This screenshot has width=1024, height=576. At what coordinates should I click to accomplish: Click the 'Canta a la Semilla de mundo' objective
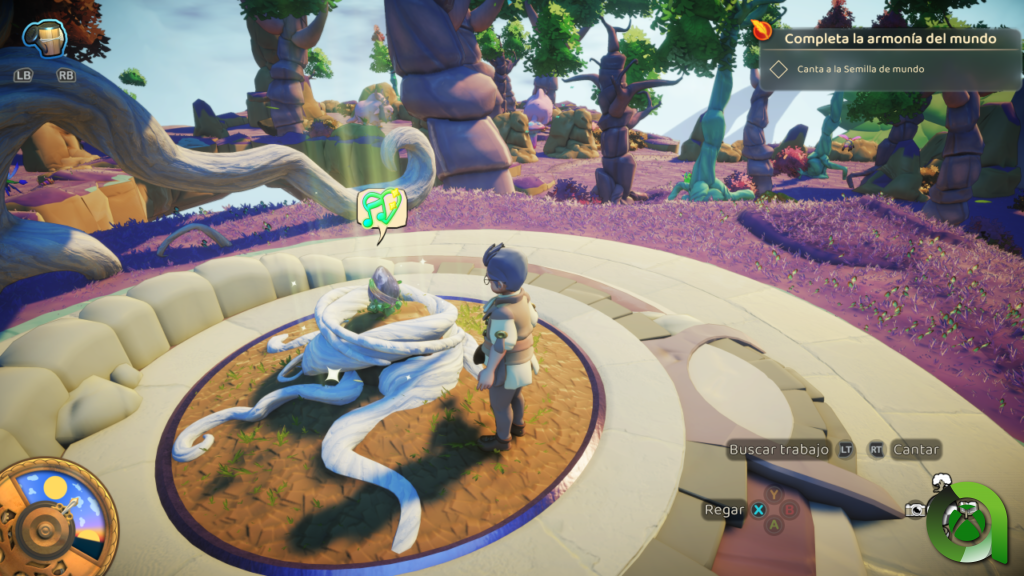pos(860,69)
